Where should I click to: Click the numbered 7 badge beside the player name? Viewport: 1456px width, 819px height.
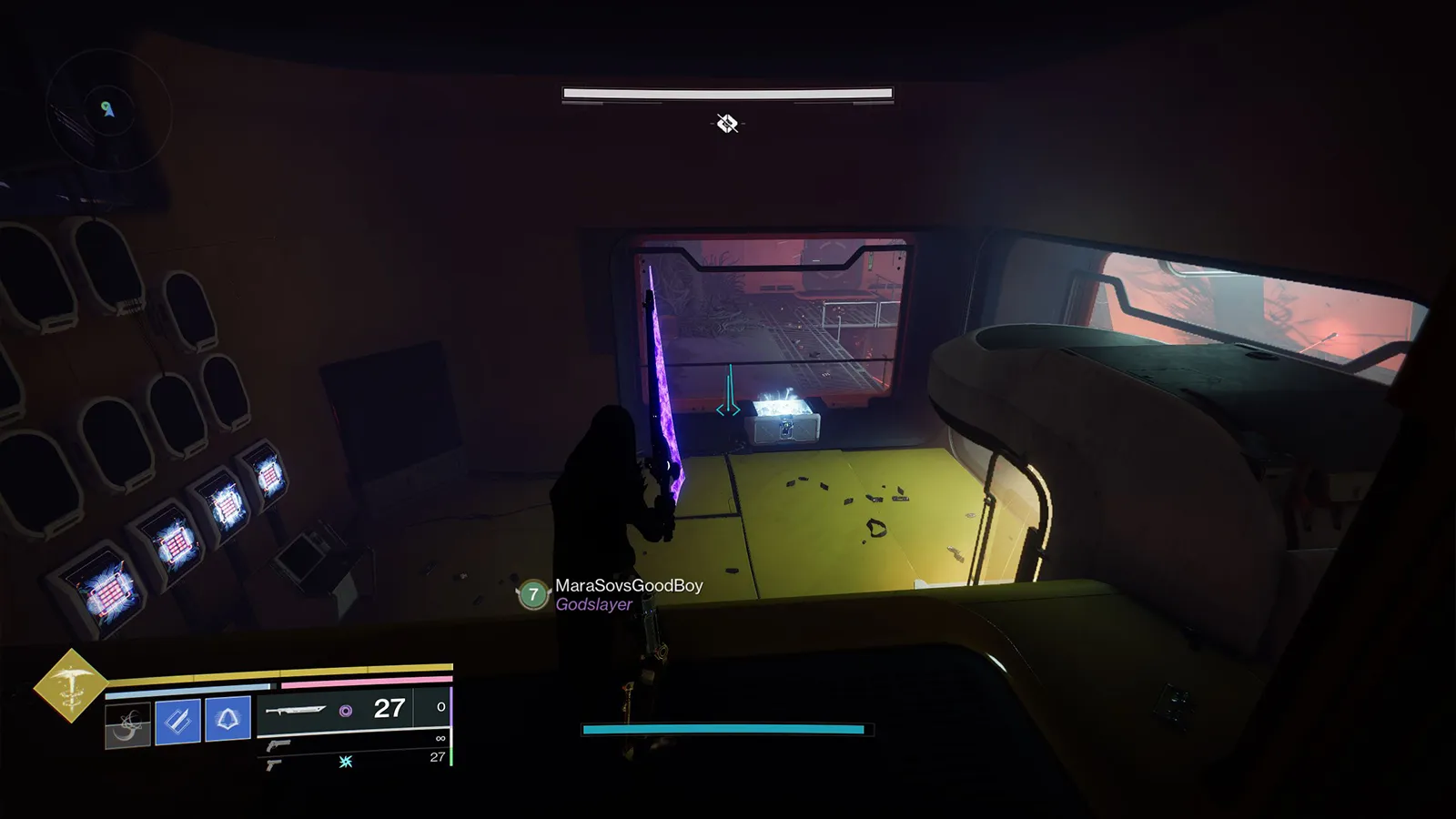point(533,594)
